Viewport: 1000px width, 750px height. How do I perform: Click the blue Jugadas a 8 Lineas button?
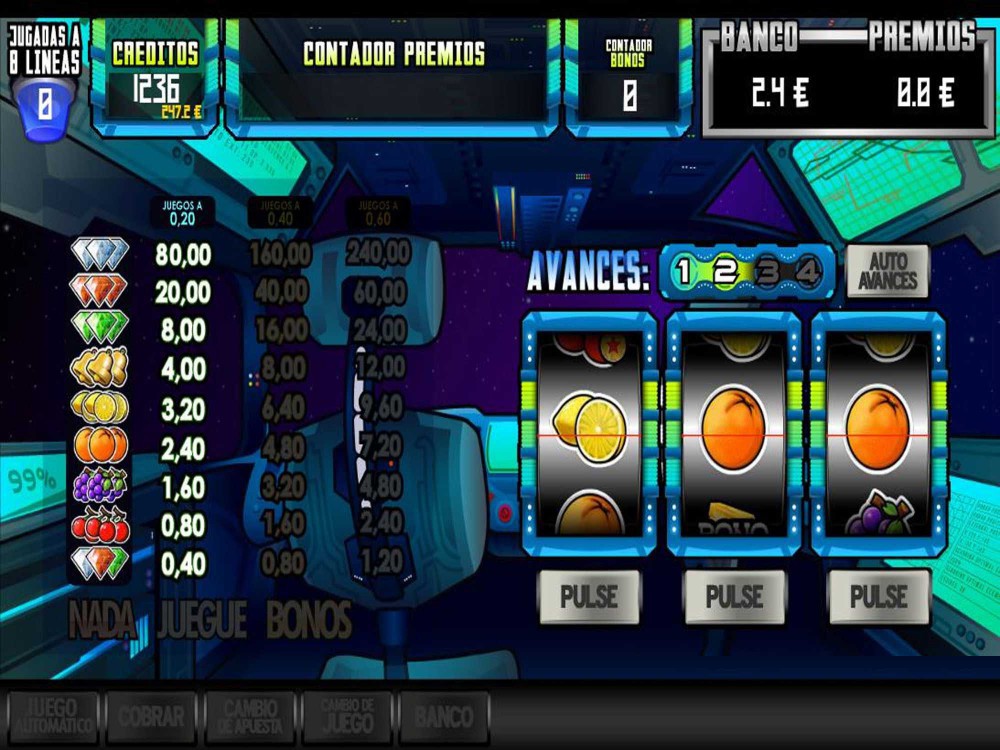(44, 103)
